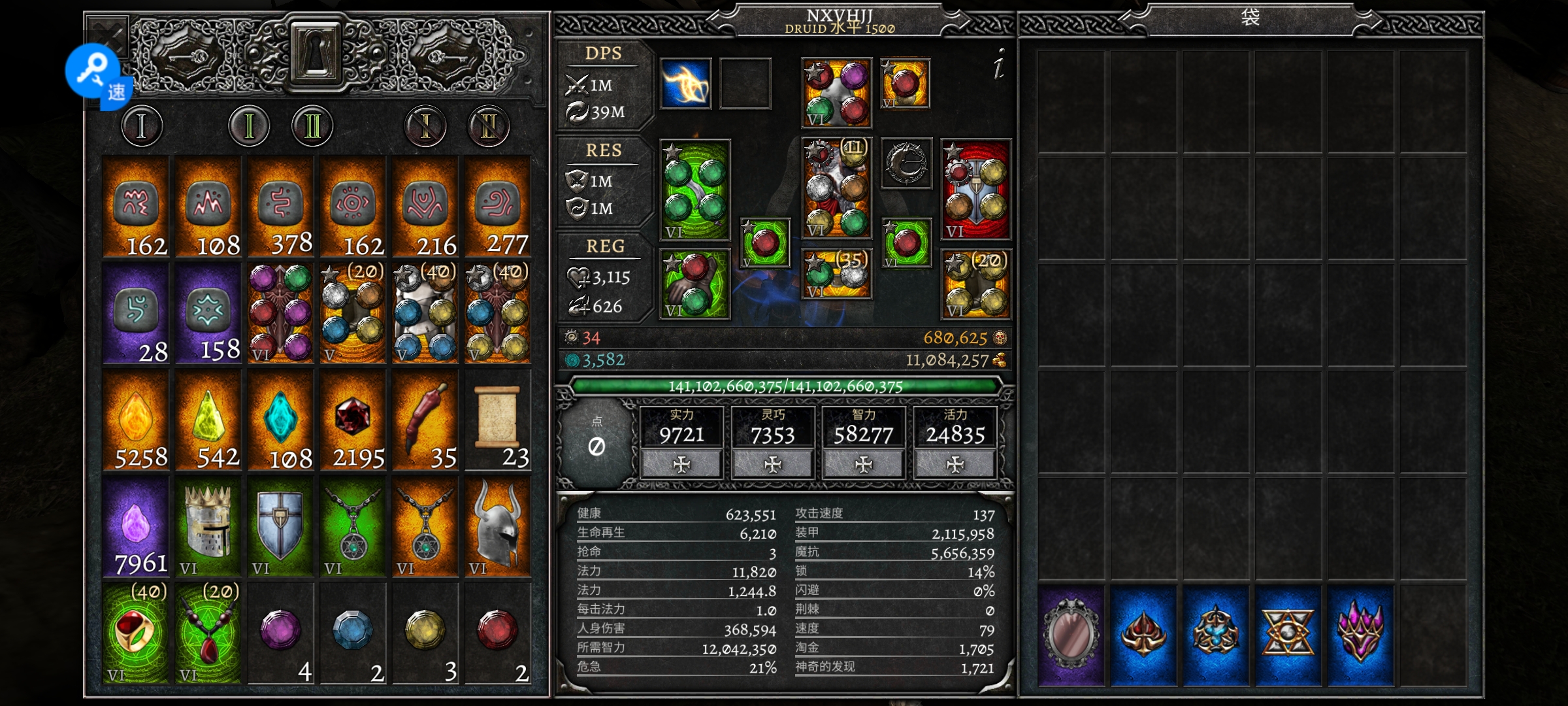Open the character info 'i' icon
The width and height of the screenshot is (1568, 706).
coord(998,65)
